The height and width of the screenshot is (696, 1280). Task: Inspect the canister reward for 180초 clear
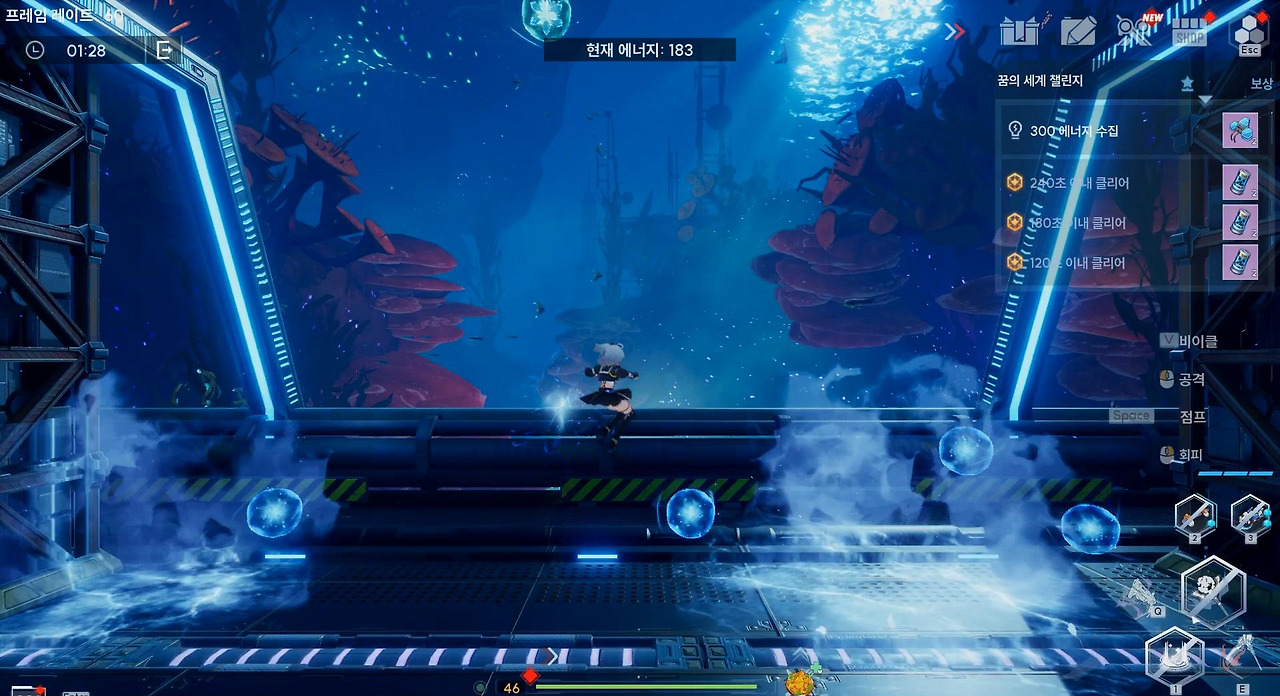[x=1240, y=222]
